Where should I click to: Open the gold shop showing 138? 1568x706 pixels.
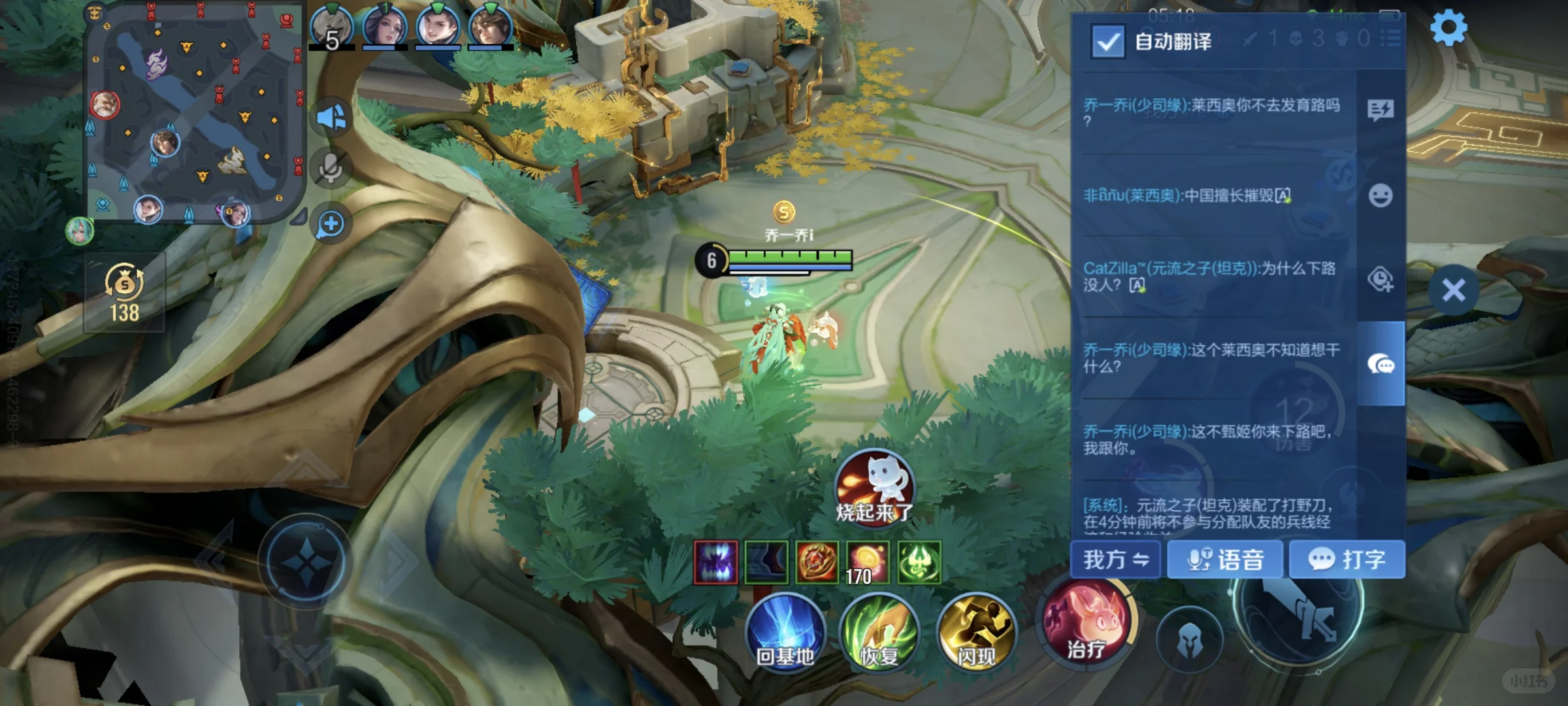pos(124,293)
